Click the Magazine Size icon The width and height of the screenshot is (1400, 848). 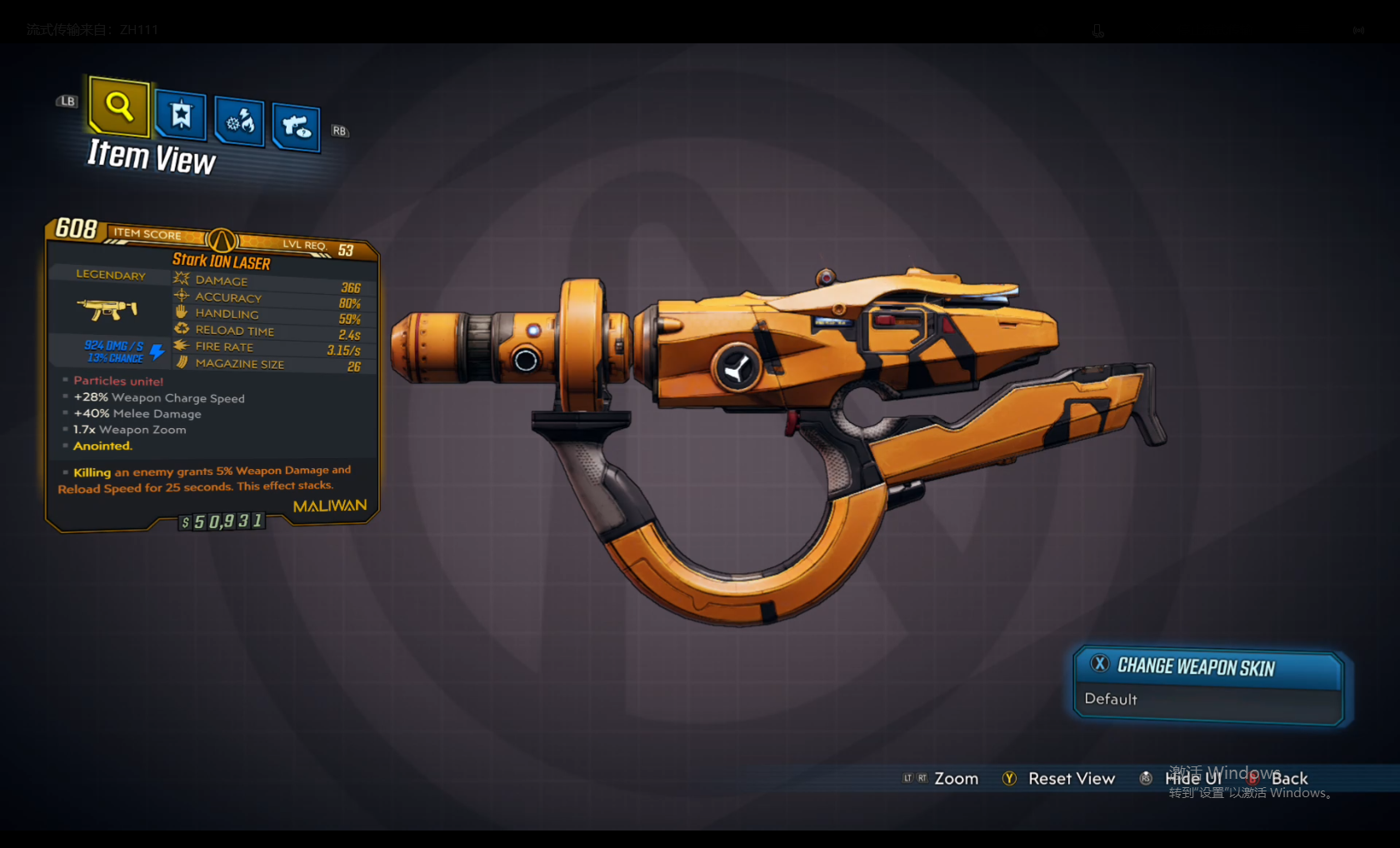pos(182,362)
